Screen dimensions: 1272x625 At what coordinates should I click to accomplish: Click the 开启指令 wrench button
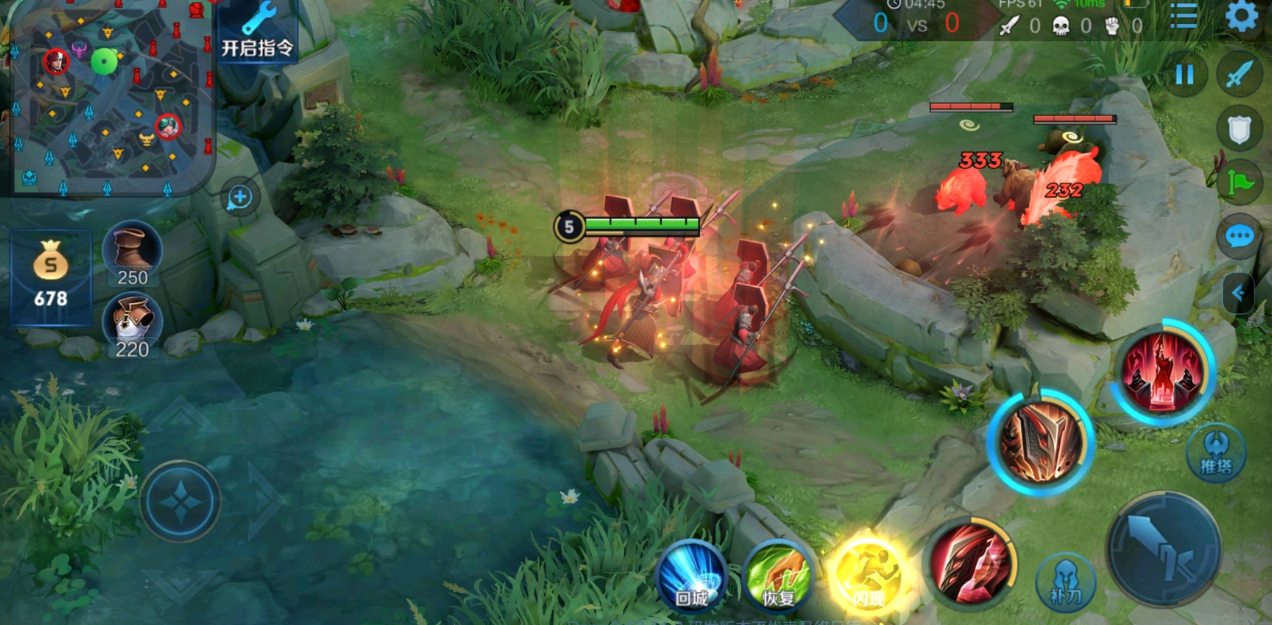click(x=257, y=31)
